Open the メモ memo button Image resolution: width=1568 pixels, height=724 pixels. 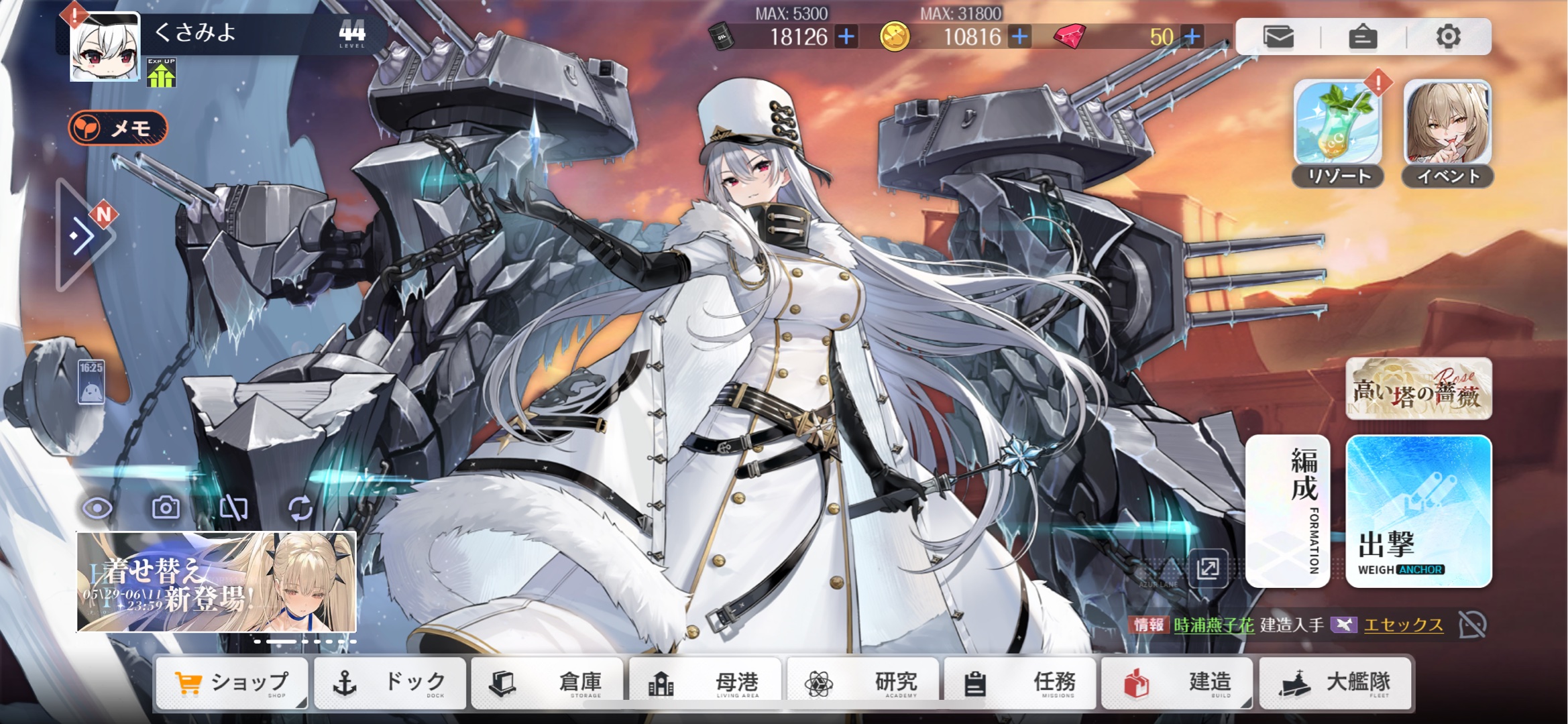117,127
